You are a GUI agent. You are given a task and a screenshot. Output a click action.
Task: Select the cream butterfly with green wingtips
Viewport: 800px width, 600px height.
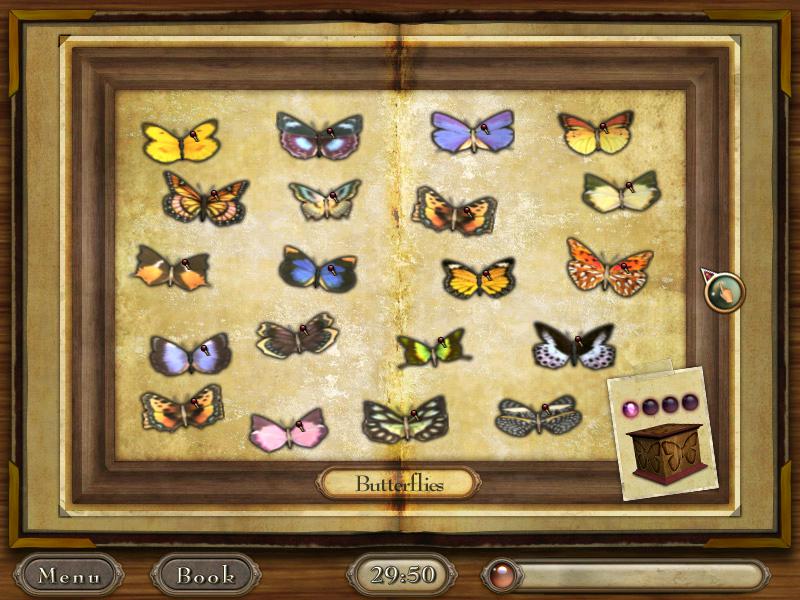pos(620,192)
